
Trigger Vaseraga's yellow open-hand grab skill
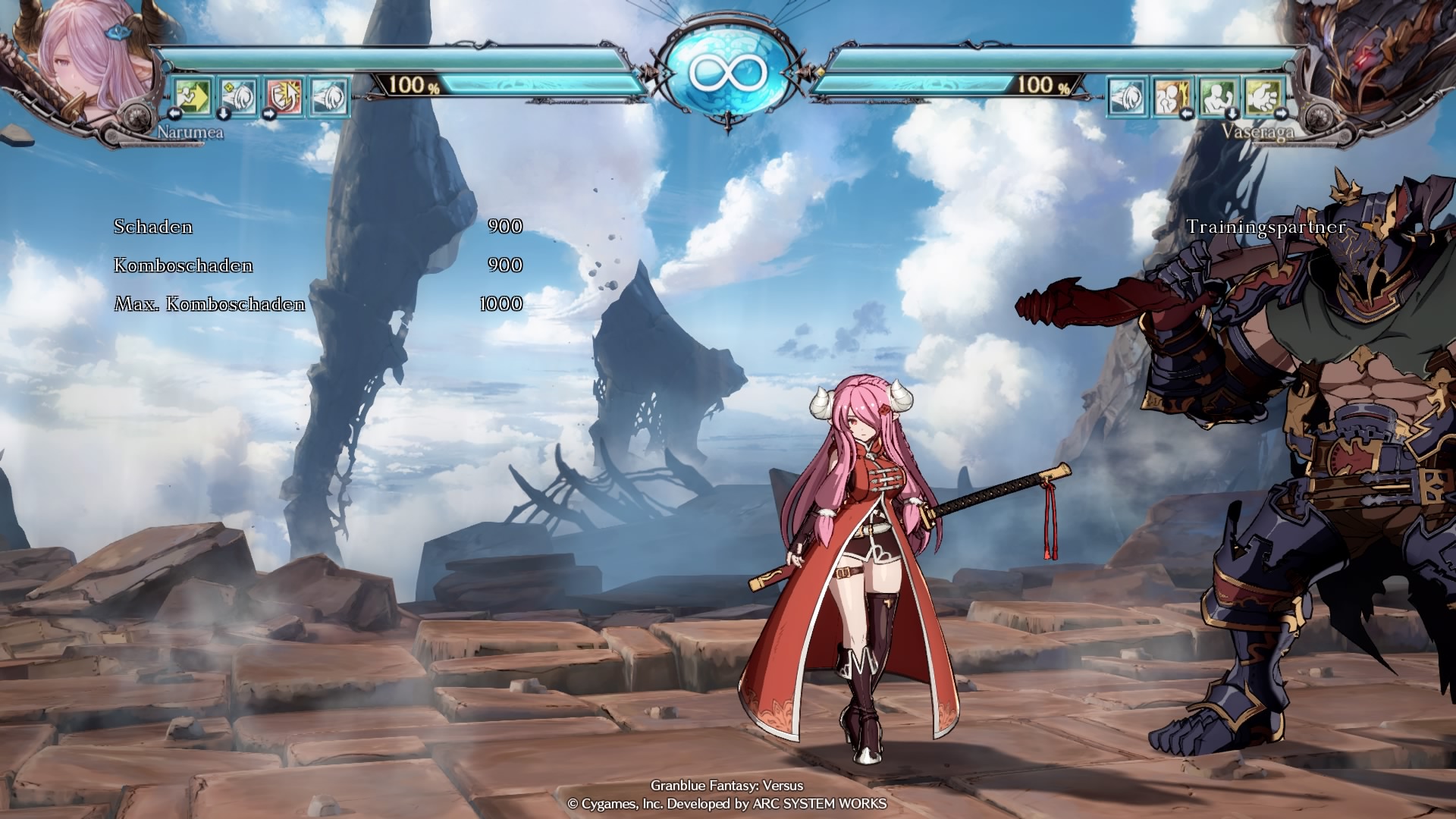(1263, 96)
